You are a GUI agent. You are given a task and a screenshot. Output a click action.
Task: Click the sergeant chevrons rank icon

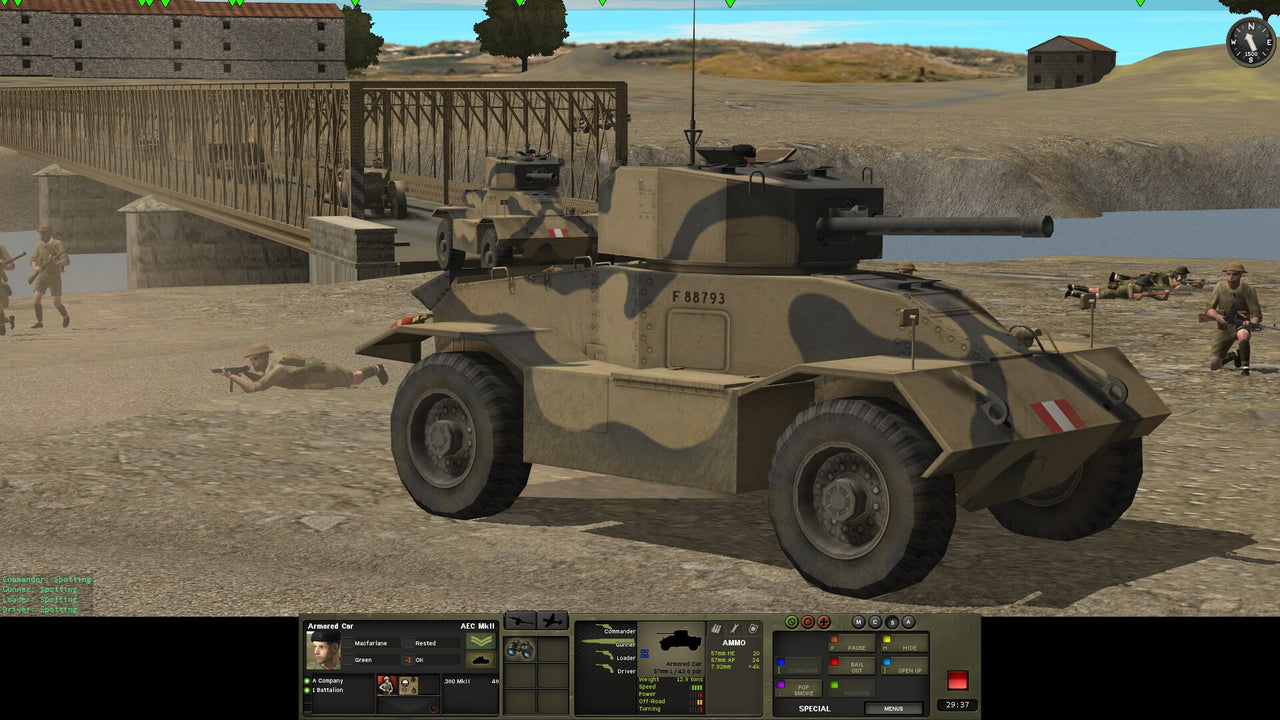(481, 642)
